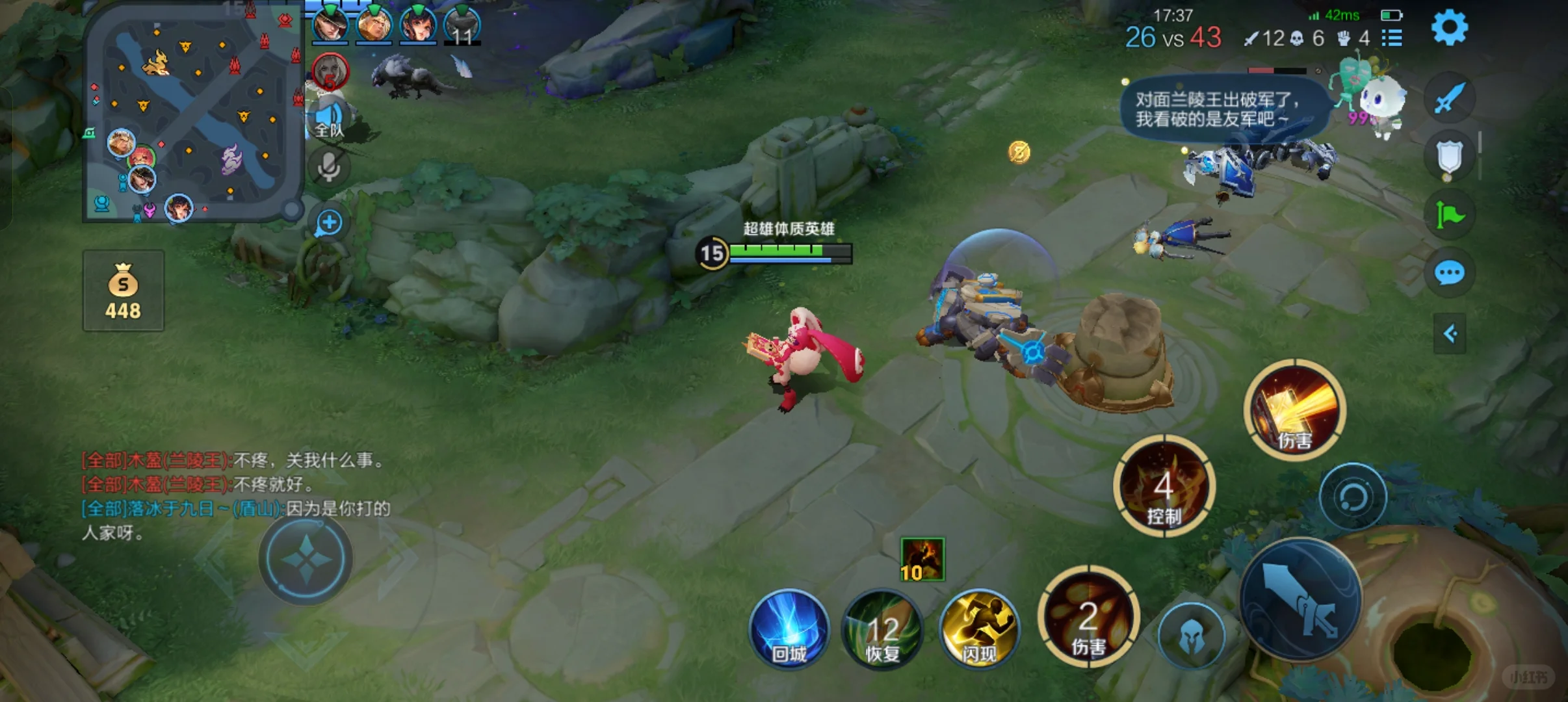This screenshot has width=1568, height=702.
Task: Expand the side panel arrow
Action: [x=1450, y=334]
